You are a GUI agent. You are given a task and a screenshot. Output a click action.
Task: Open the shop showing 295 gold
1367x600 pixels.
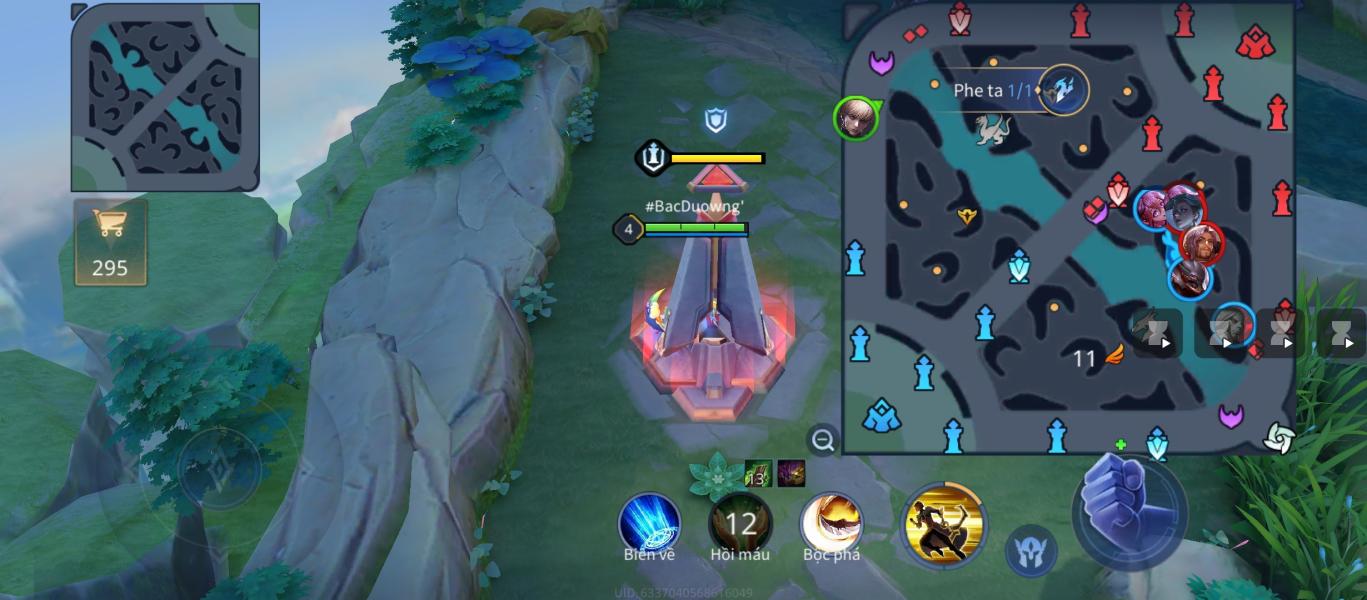110,241
